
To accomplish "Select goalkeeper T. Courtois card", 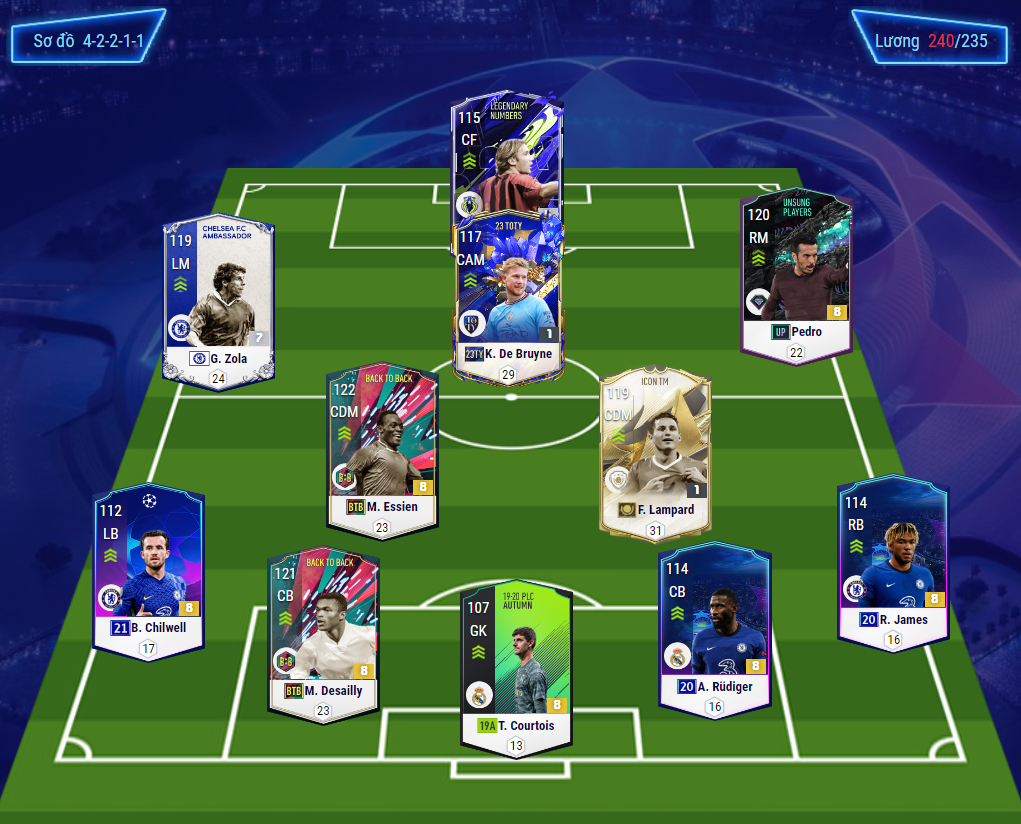I will tap(516, 662).
